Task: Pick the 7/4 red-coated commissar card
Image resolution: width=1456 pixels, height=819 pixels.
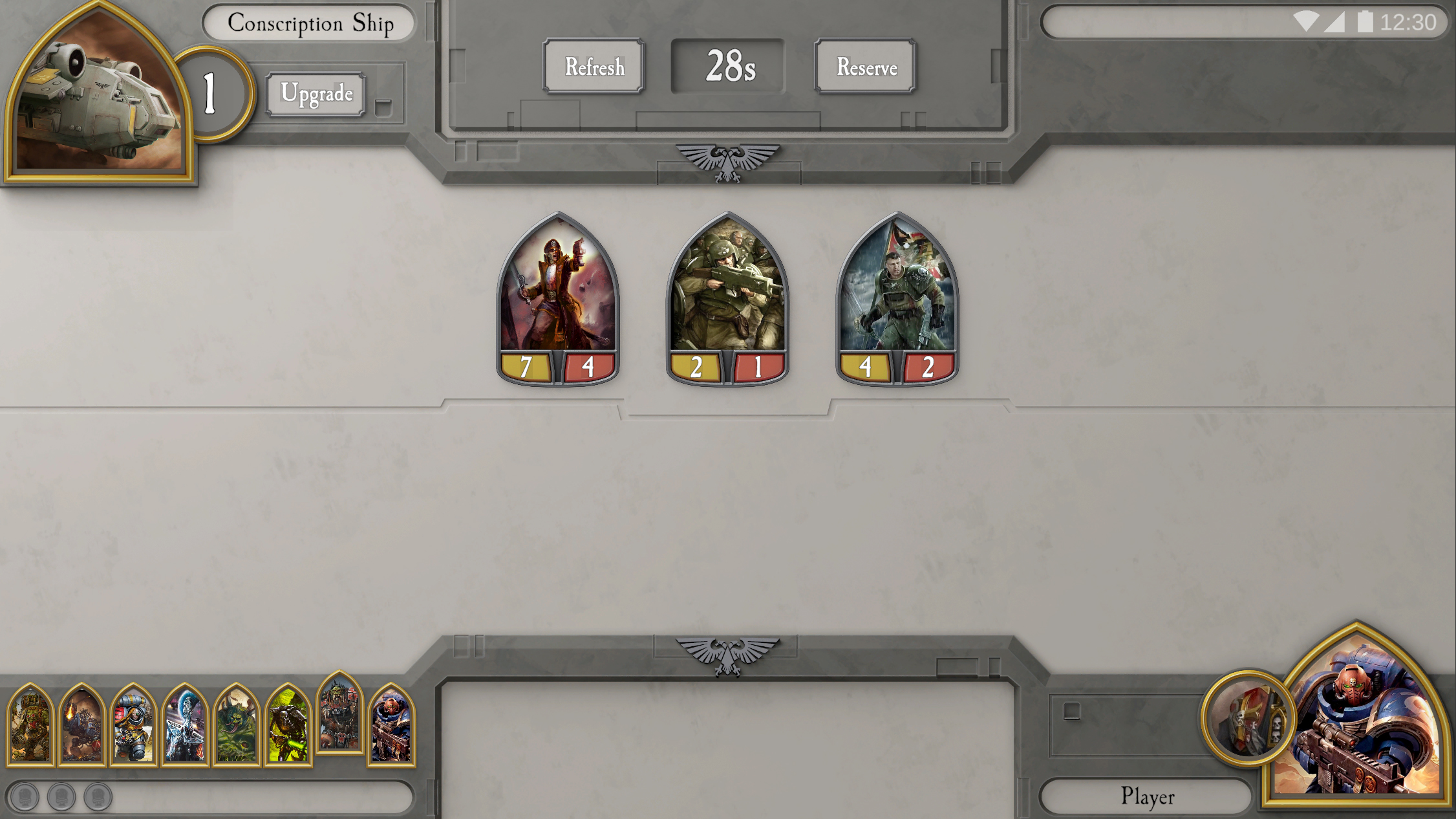Action: [557, 298]
